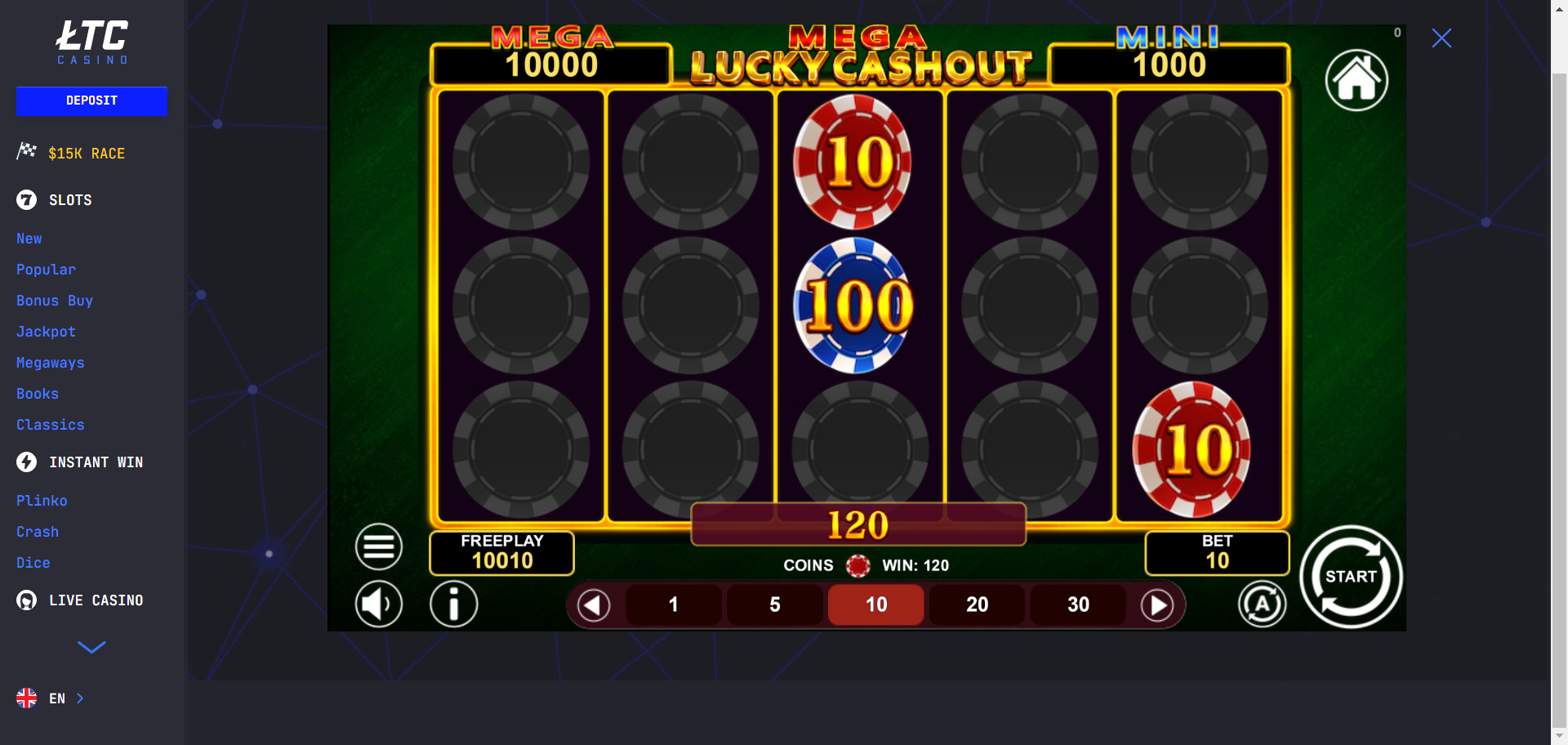The image size is (1568, 745).
Task: Select the 20 coin bet option
Action: pos(977,604)
